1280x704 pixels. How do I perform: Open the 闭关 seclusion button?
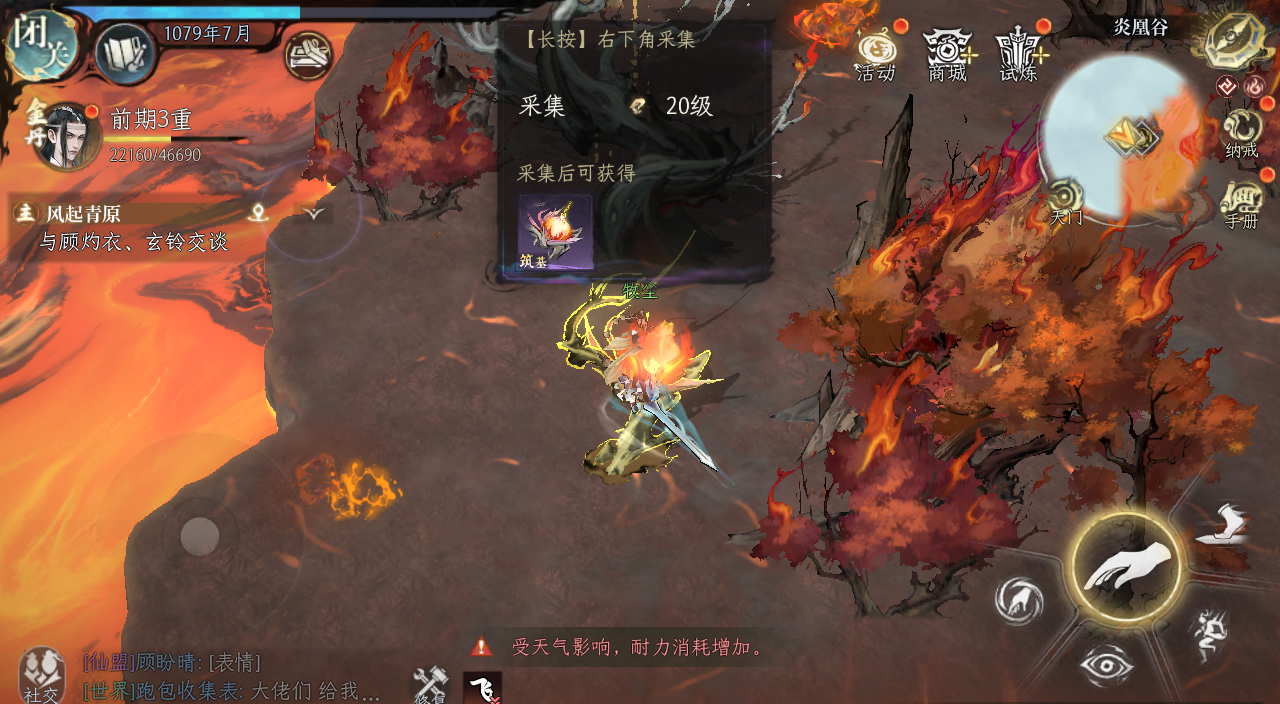(38, 43)
